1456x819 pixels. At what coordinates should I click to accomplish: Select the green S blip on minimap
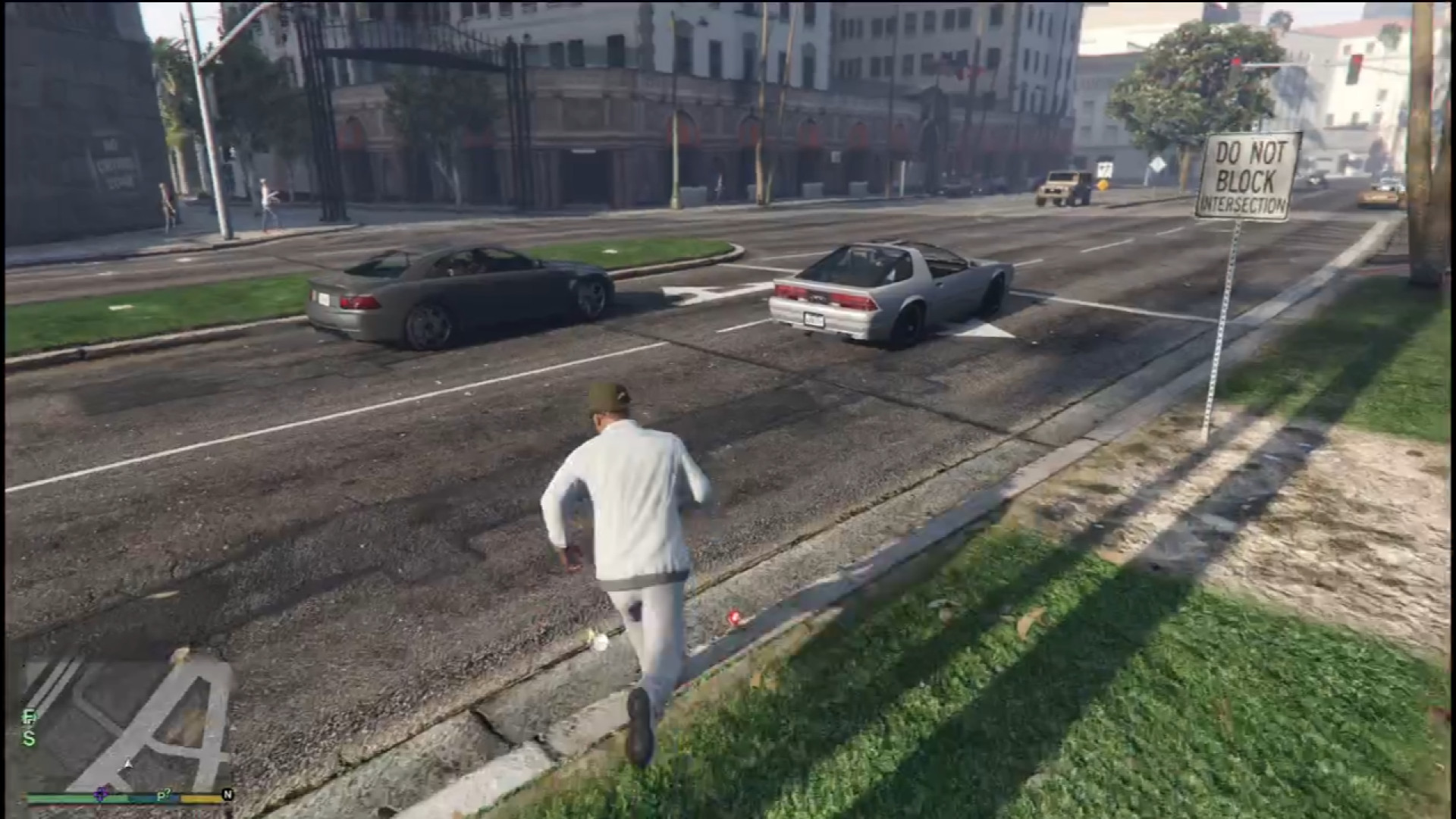click(x=29, y=737)
